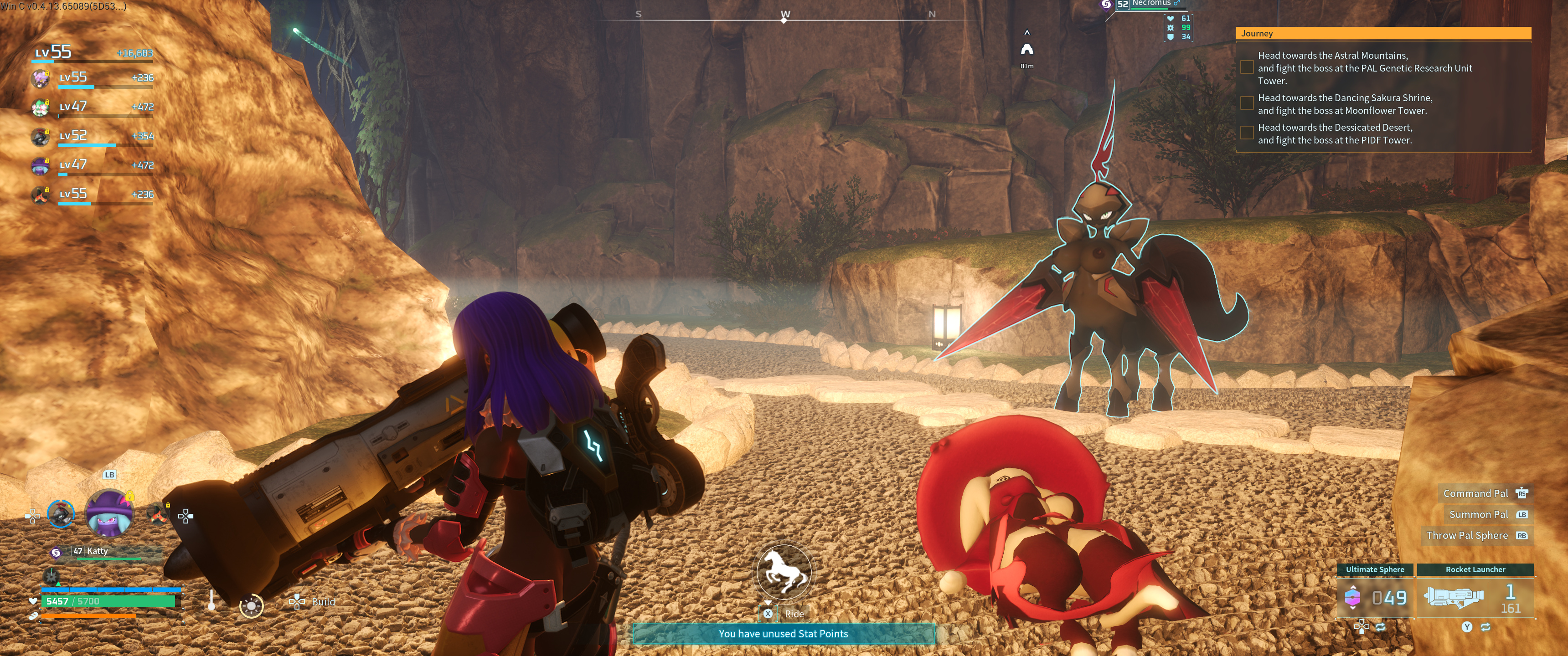Select the Katty pal portrait

tap(109, 513)
